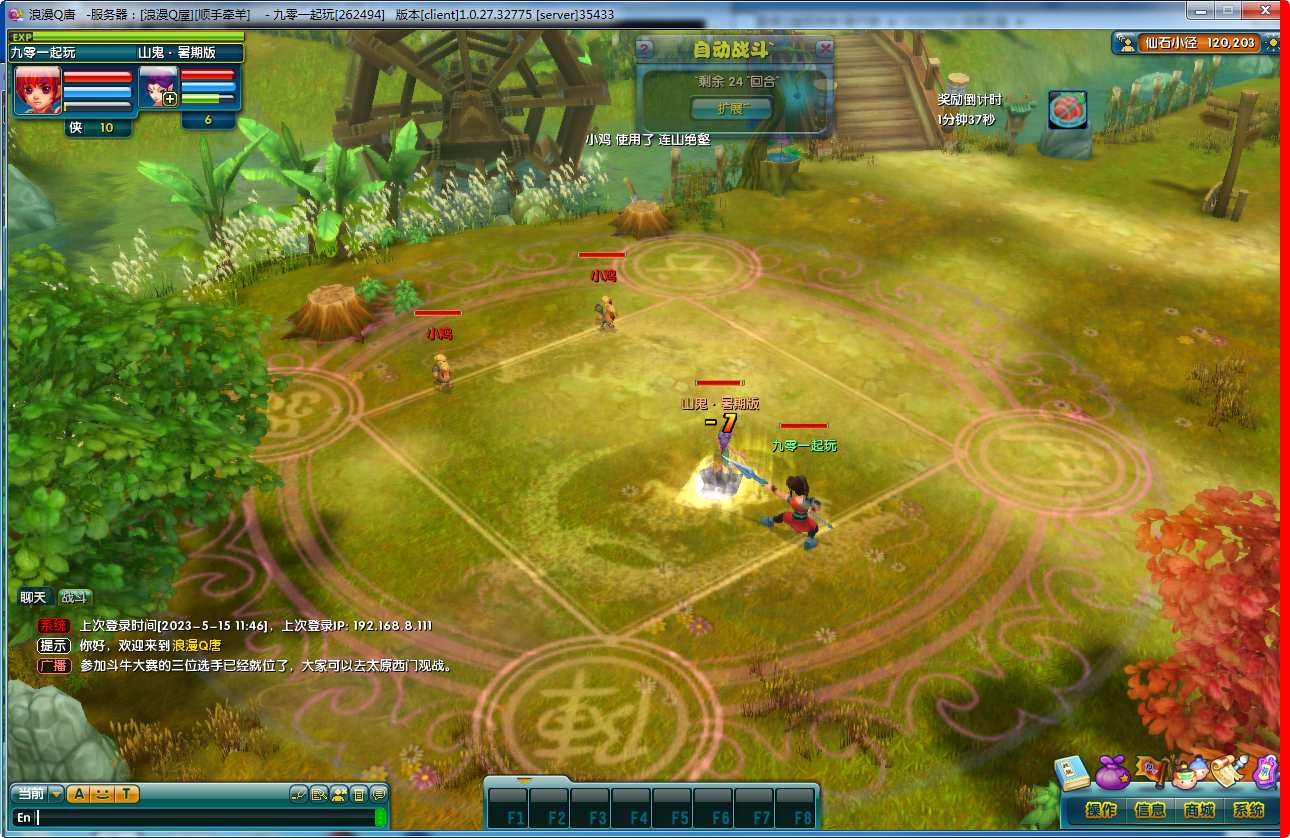Click the 扩展 button in auto-battle panel
This screenshot has width=1290, height=838.
point(731,108)
